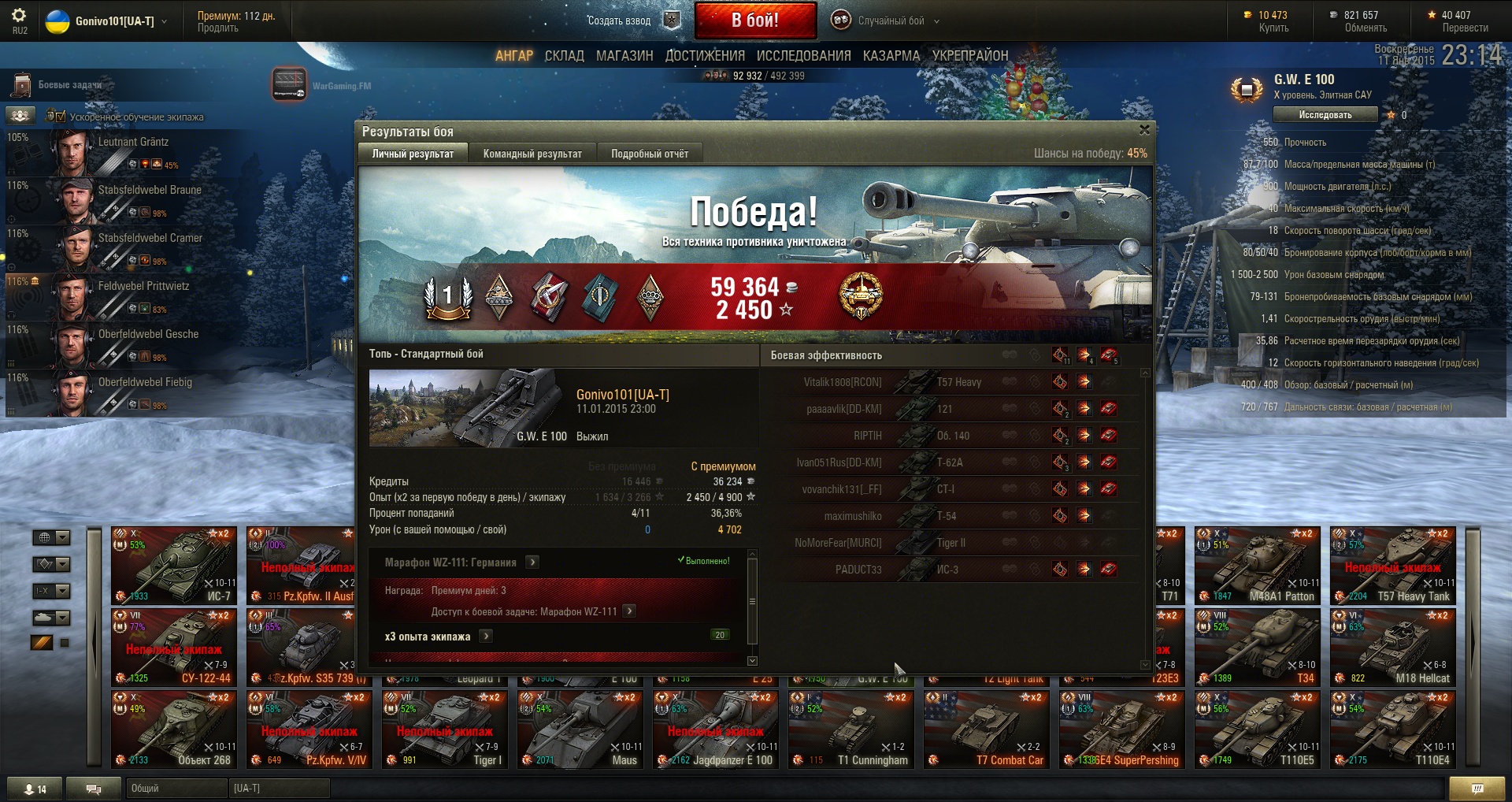Enter the УКРЕПРАЙОН stronghold

tap(970, 56)
